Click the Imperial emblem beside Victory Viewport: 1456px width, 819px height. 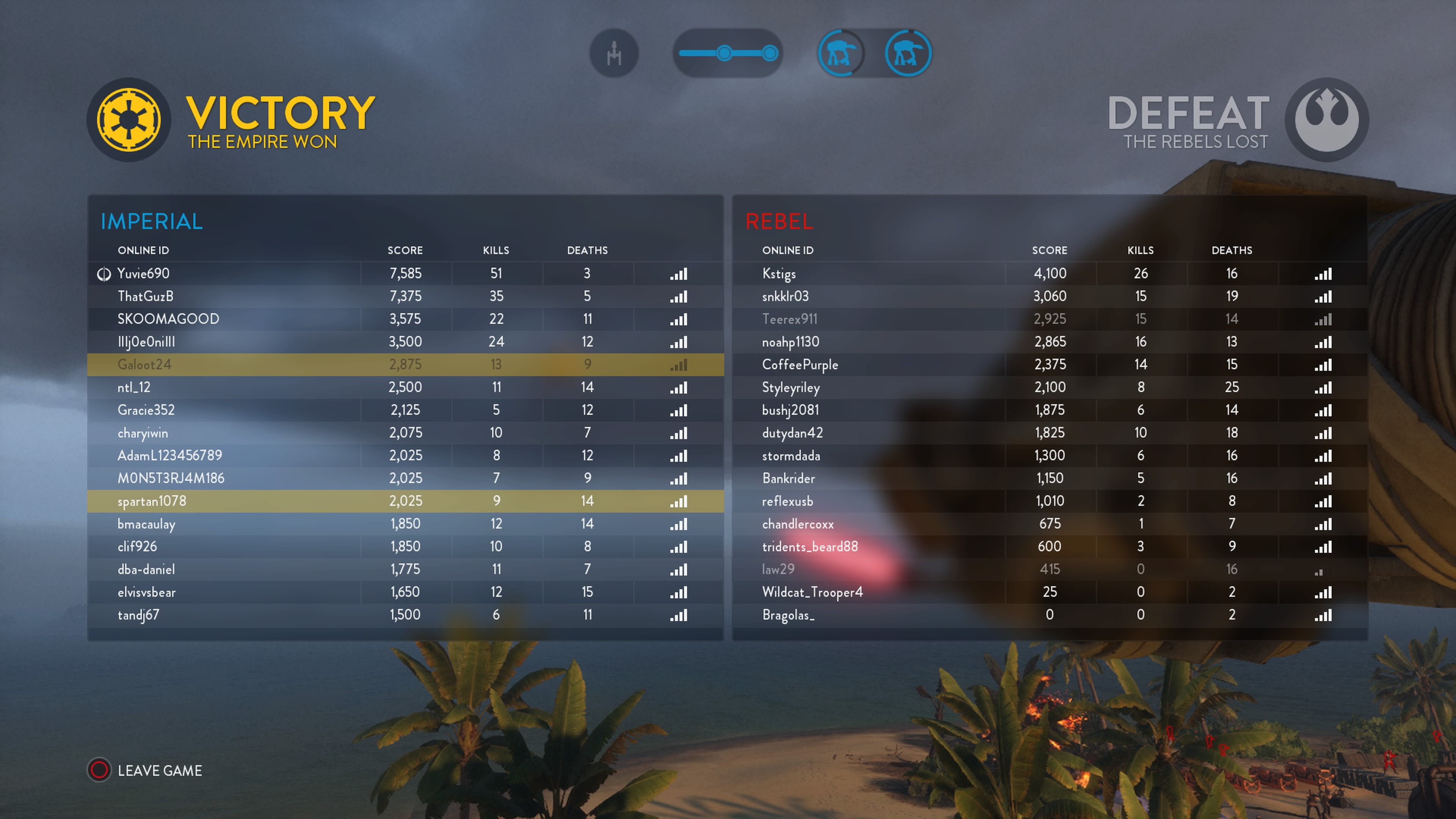tap(129, 120)
